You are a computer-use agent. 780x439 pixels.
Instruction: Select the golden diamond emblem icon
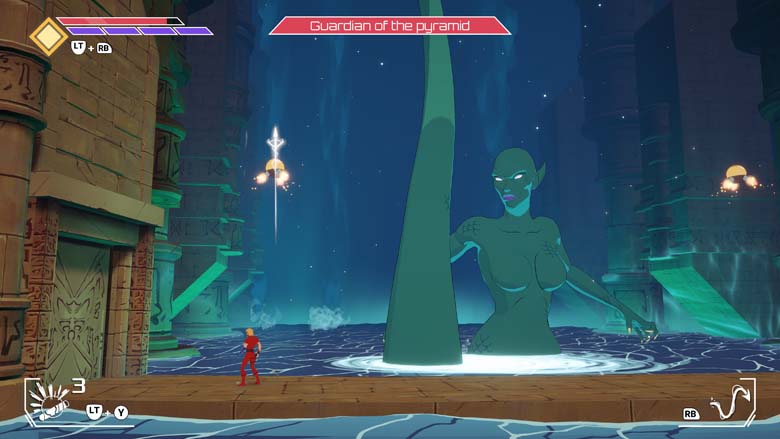pos(48,36)
